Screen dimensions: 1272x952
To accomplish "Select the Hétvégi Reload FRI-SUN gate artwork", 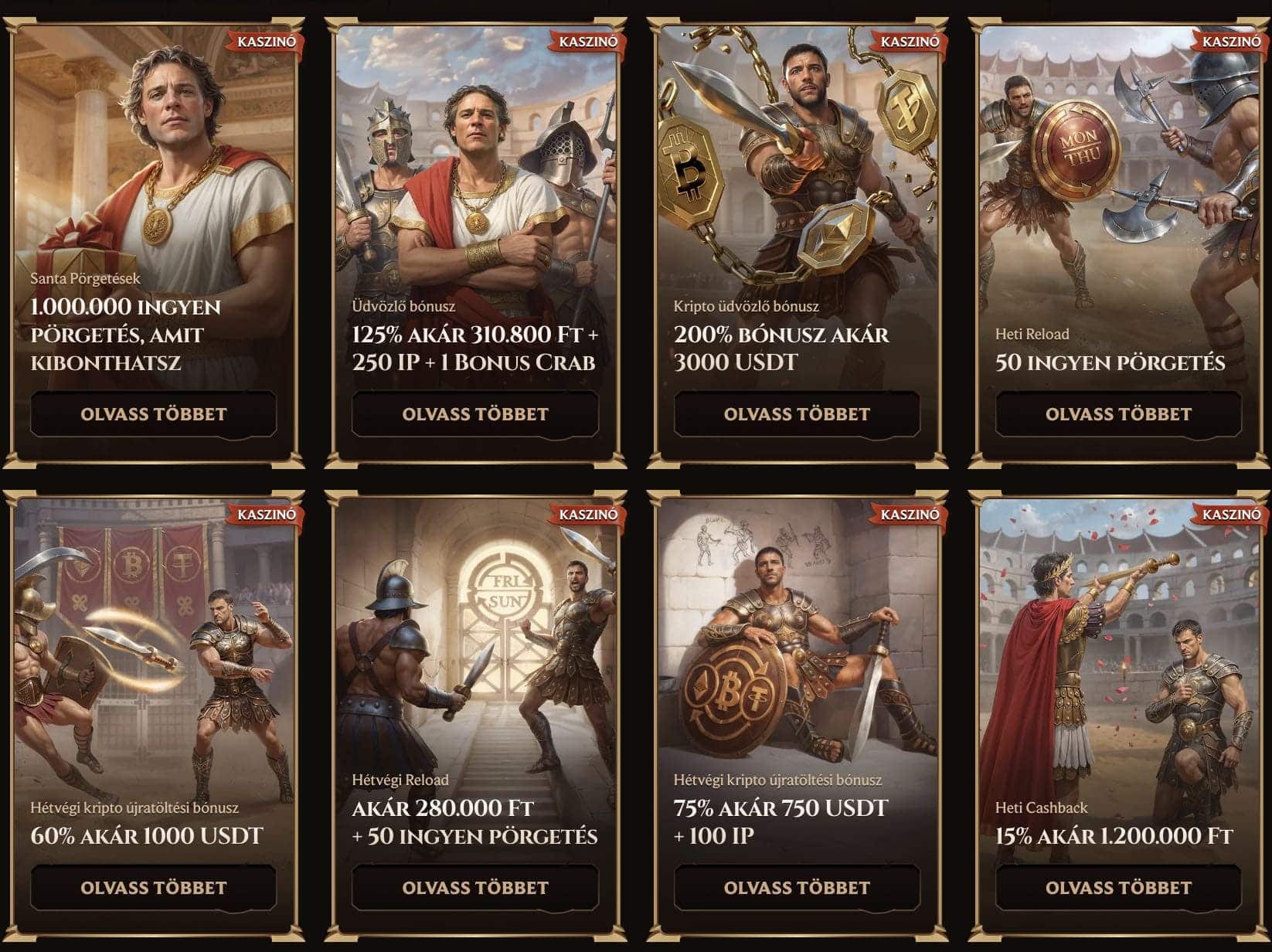I will 474,641.
